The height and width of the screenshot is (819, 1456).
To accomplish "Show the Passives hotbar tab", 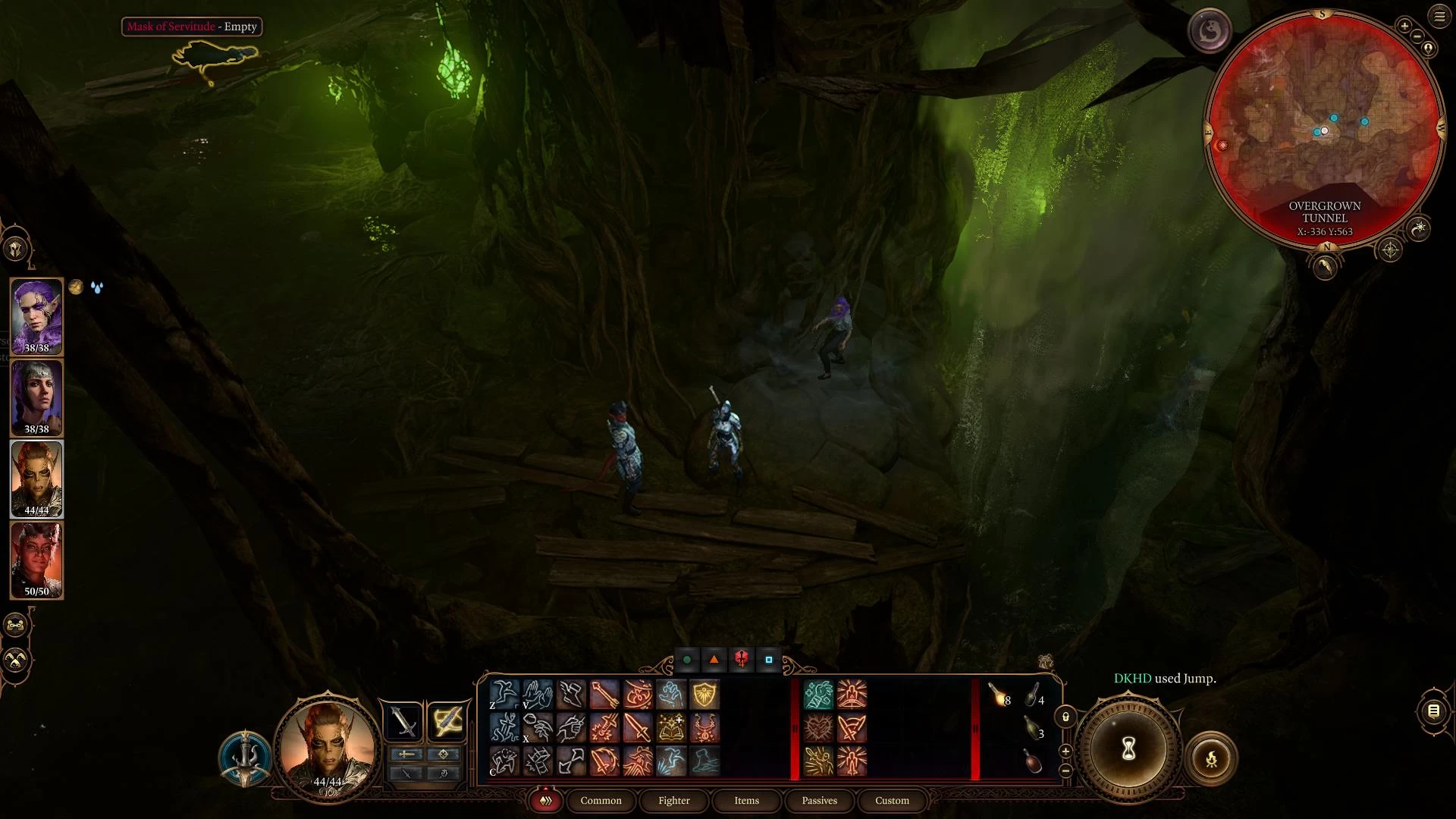I will coord(819,800).
